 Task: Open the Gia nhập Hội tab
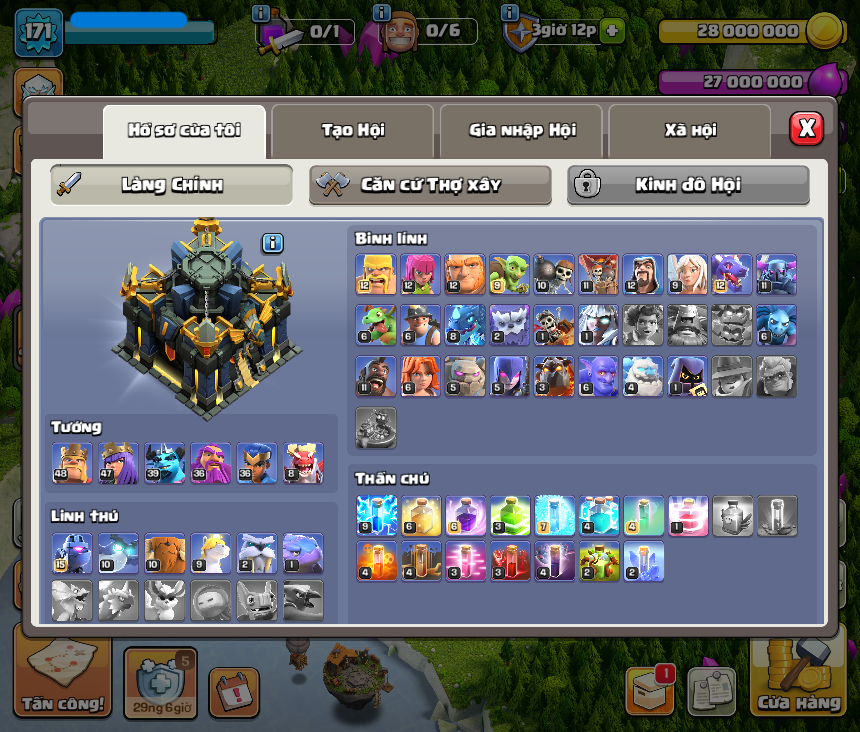[x=521, y=130]
